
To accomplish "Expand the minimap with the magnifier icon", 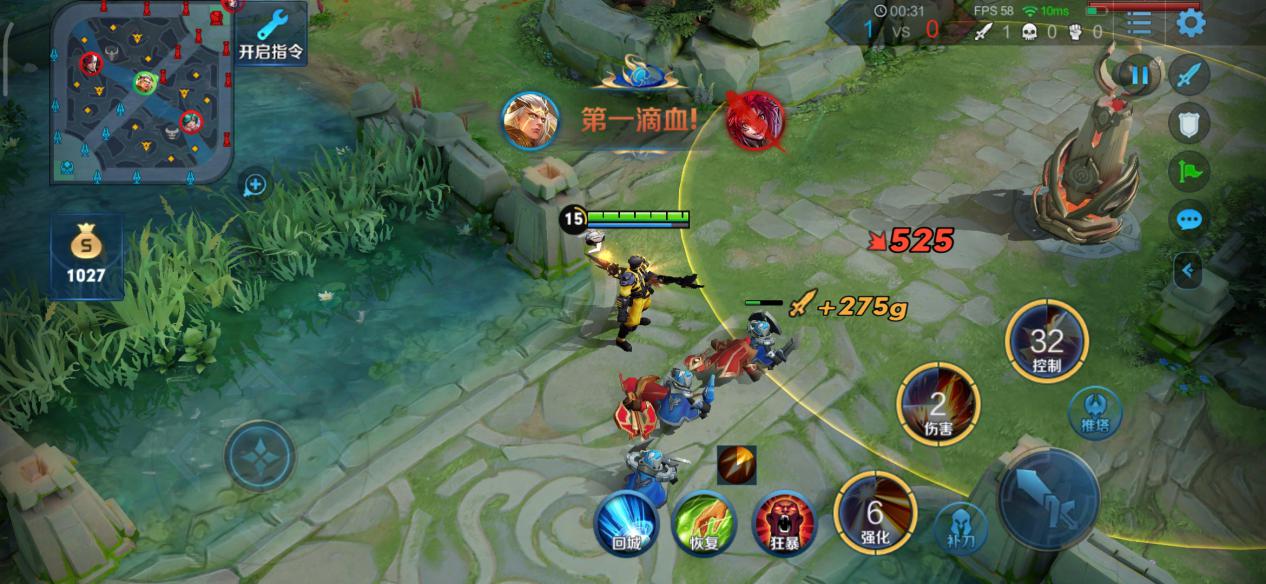I will coord(255,185).
